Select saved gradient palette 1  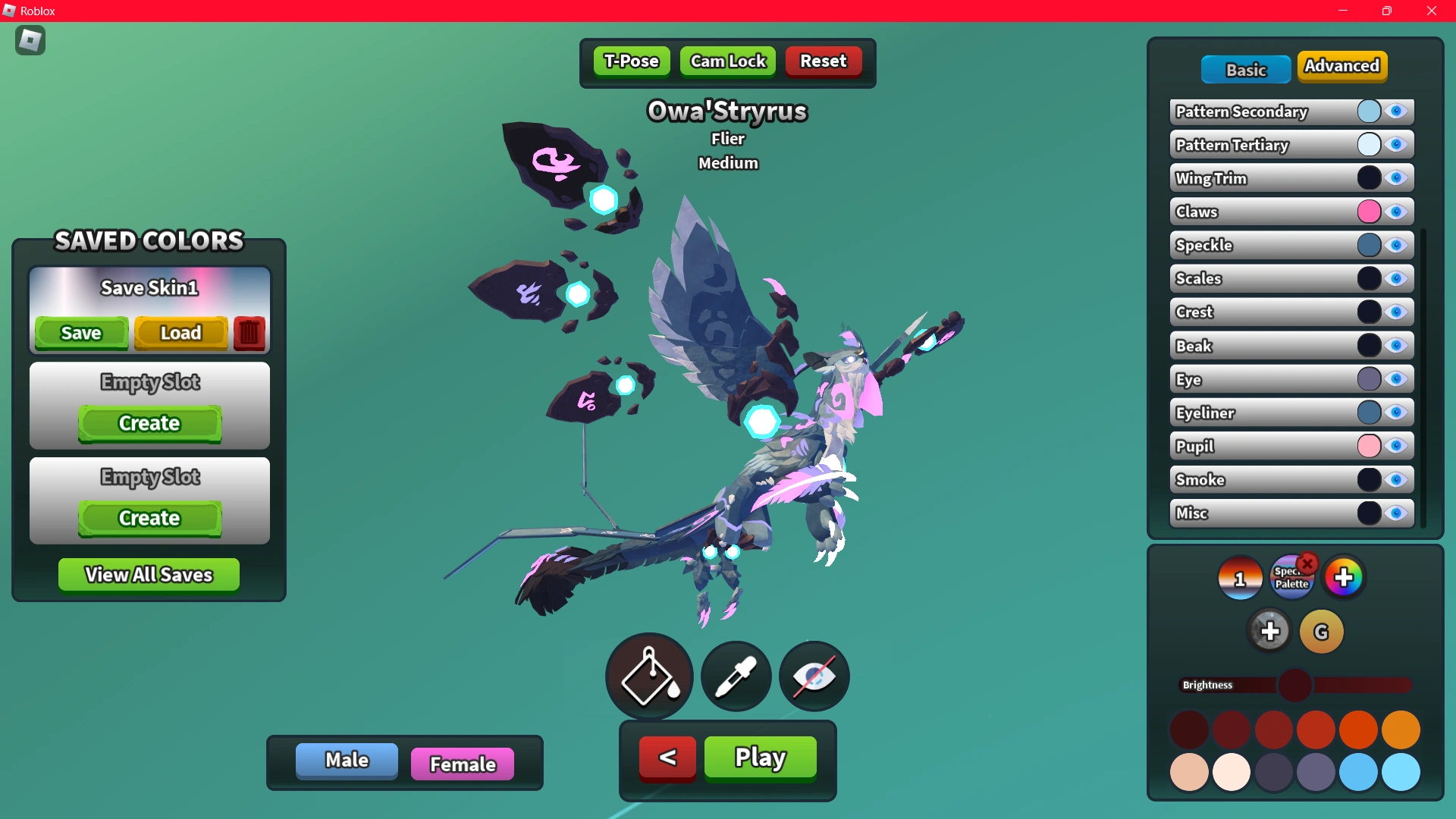[x=1239, y=577]
